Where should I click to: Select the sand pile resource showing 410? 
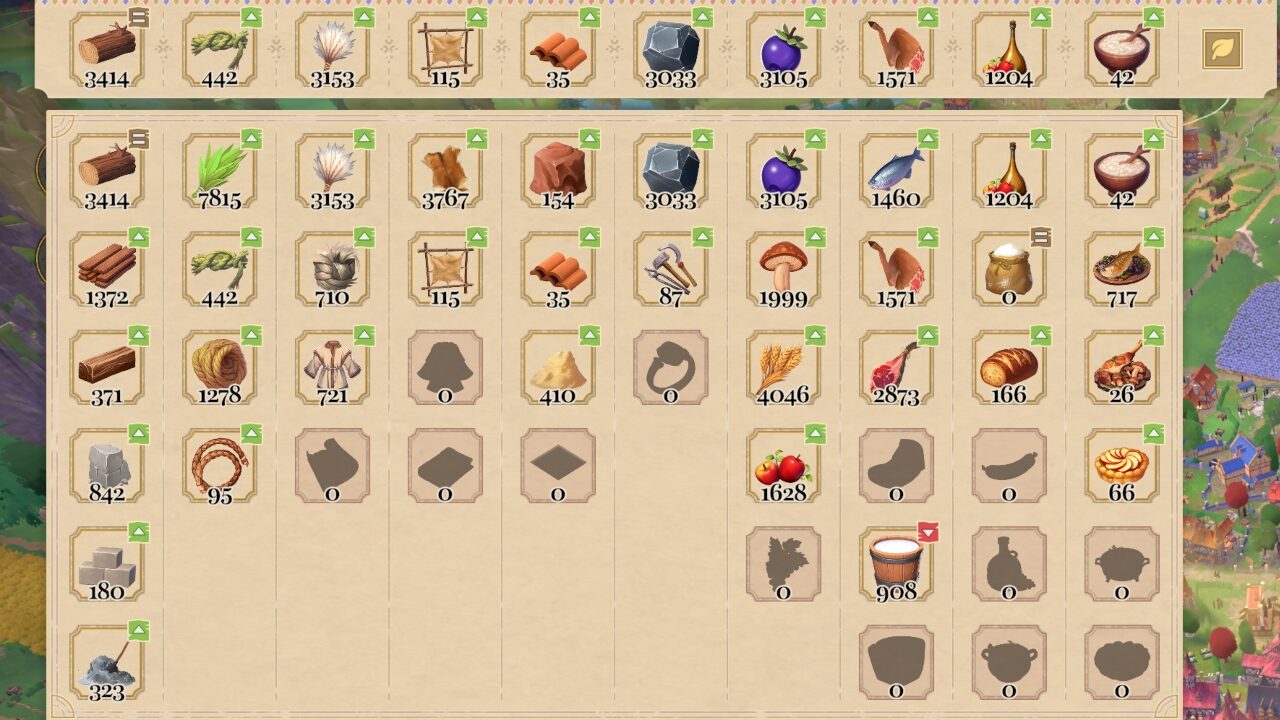(x=558, y=367)
